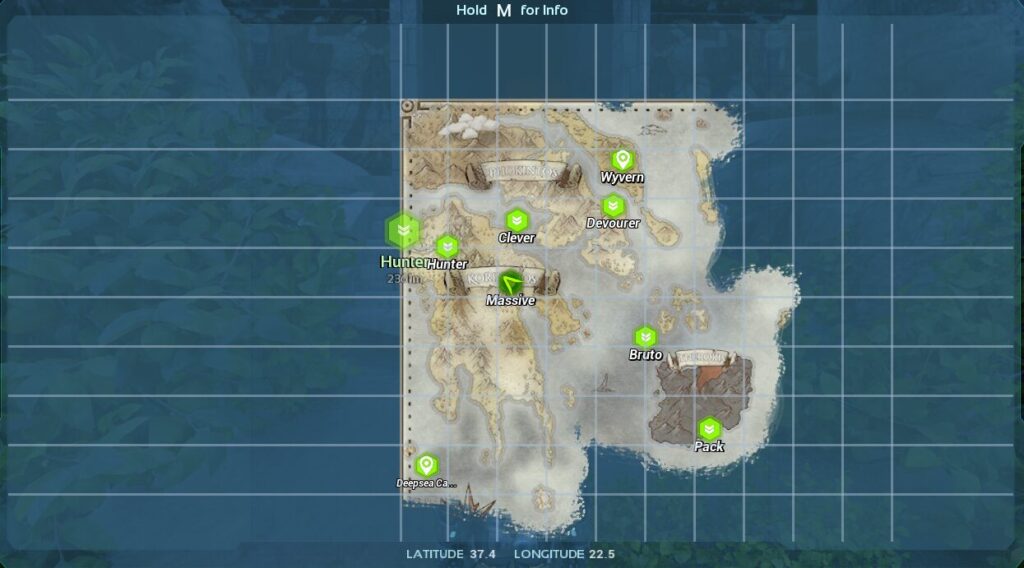
Task: Click the Massive marker with the arrow icon
Action: click(x=511, y=282)
